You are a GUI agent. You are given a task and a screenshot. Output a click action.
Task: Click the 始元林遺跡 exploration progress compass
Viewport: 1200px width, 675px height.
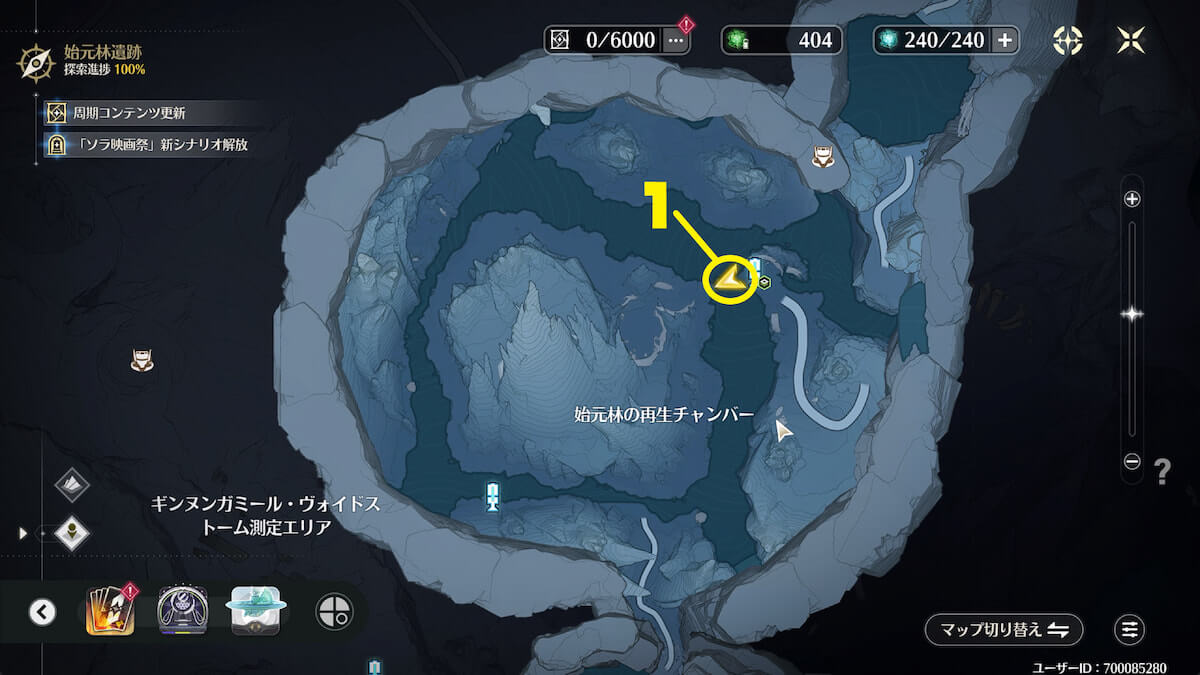pos(37,61)
